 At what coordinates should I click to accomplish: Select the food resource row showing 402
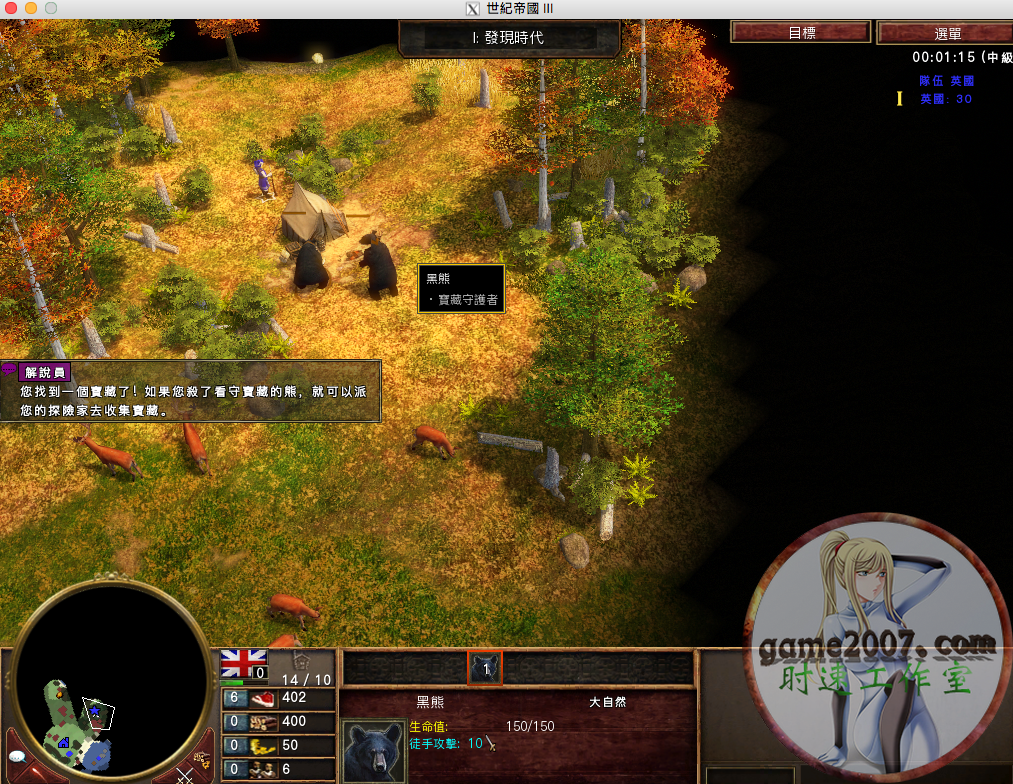[x=278, y=698]
